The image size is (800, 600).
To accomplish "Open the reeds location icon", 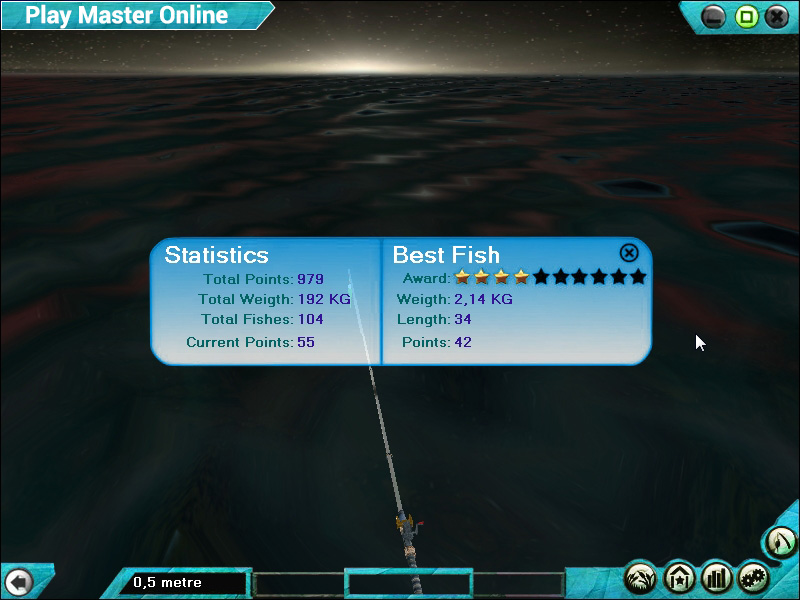I will [641, 577].
